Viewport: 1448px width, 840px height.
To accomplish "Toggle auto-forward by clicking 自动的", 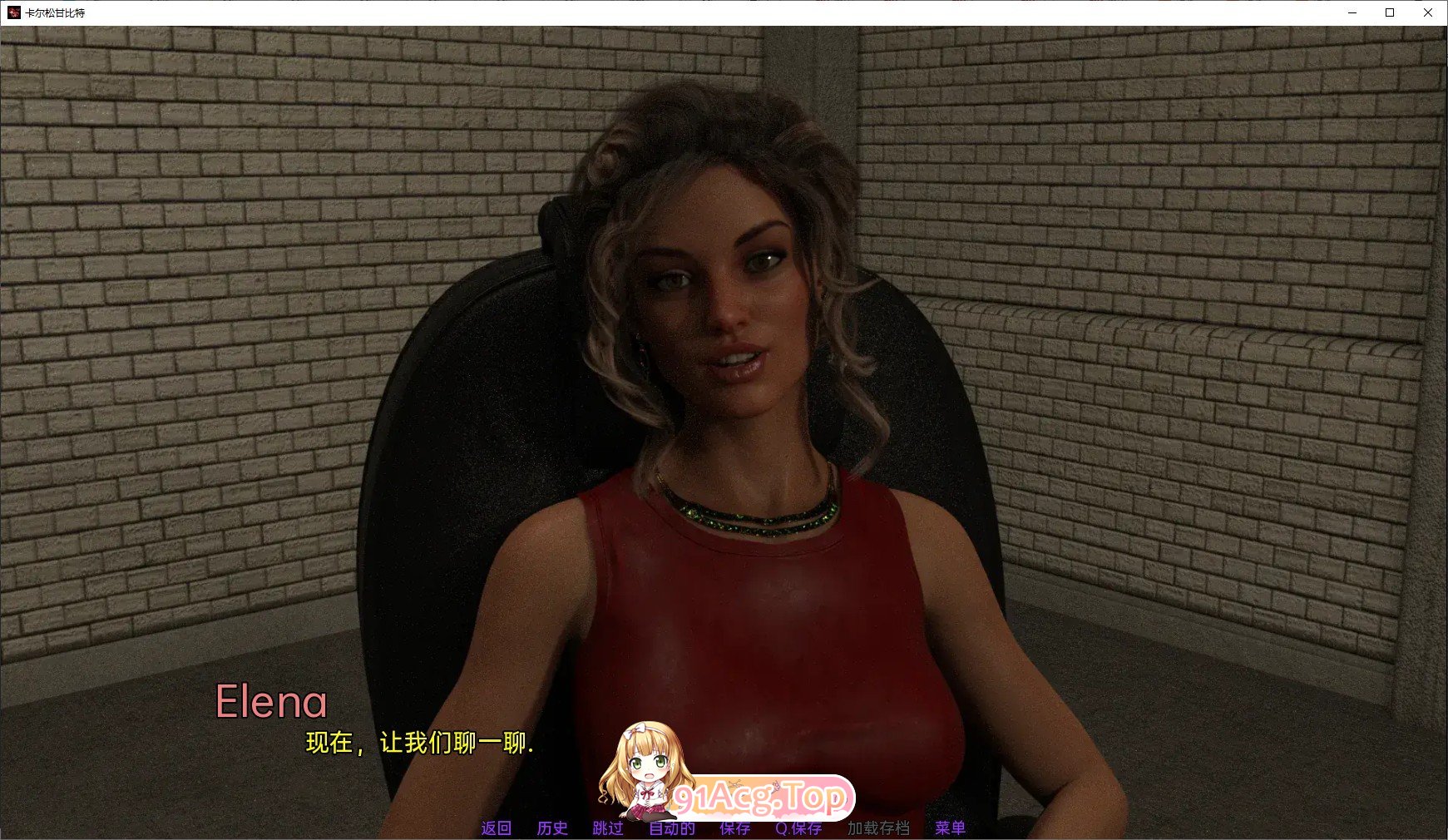I will tap(671, 828).
